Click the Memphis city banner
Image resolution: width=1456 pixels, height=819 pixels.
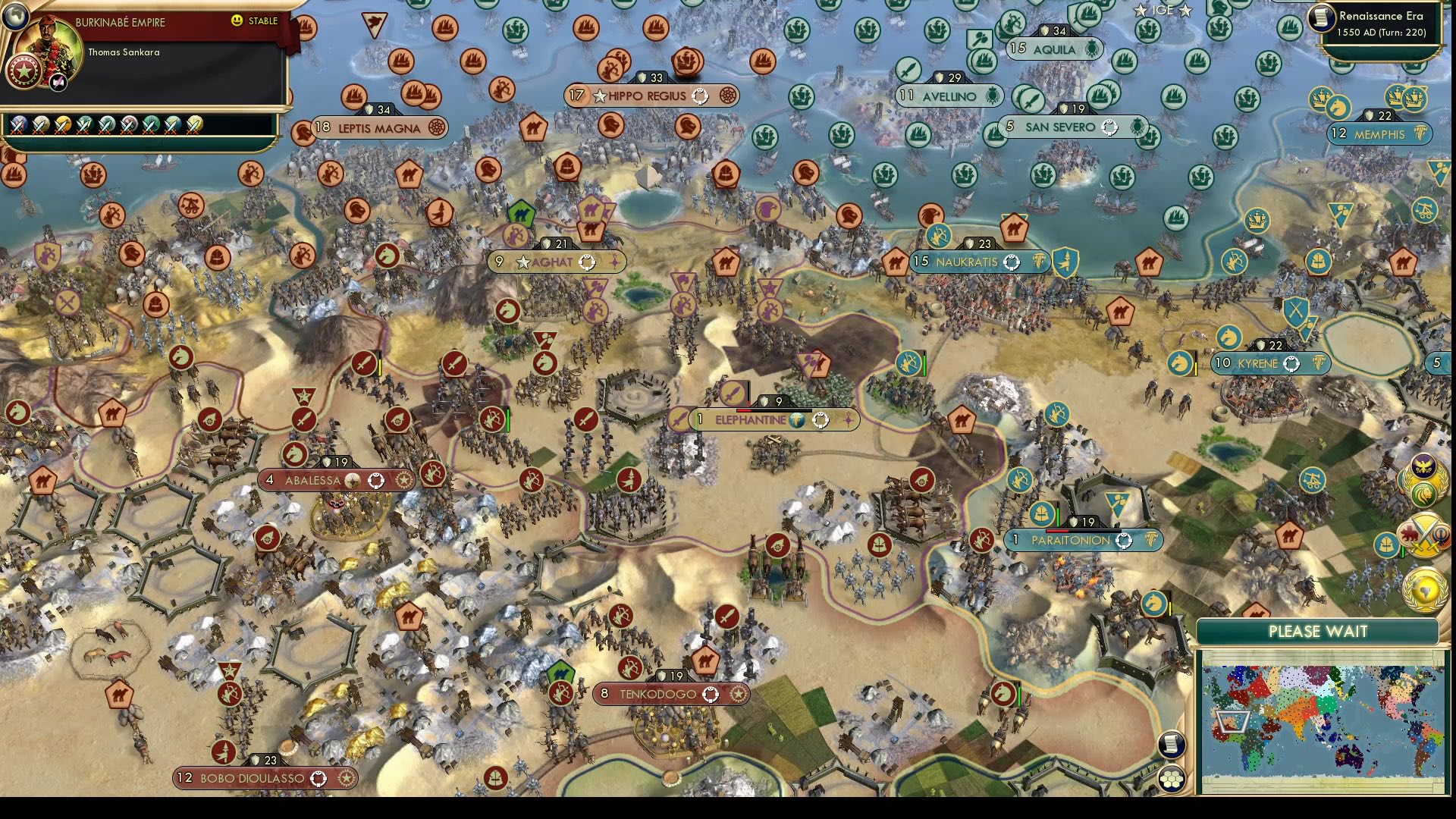1378,134
